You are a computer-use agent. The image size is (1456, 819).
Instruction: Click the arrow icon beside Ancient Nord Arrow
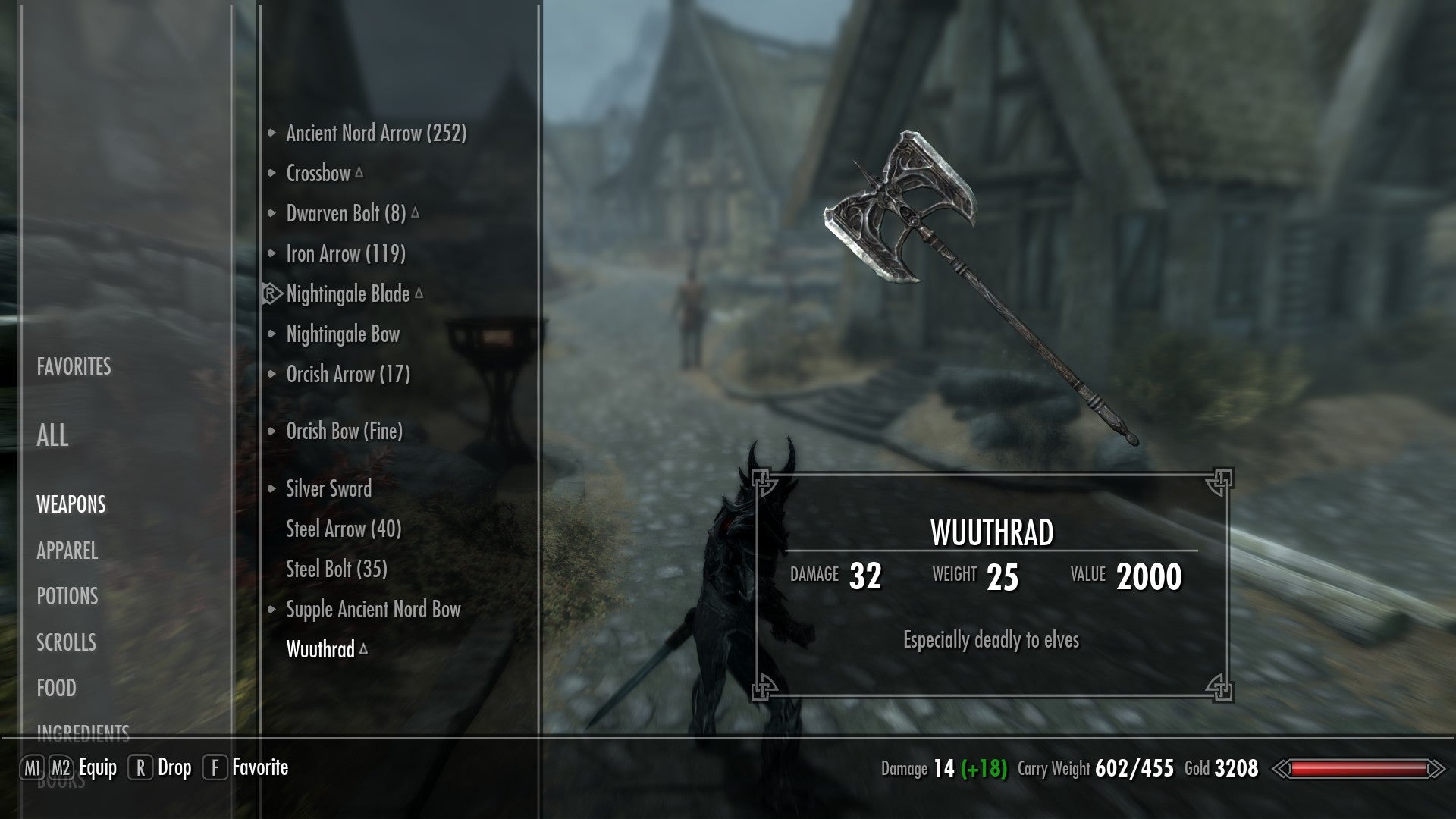[x=272, y=132]
